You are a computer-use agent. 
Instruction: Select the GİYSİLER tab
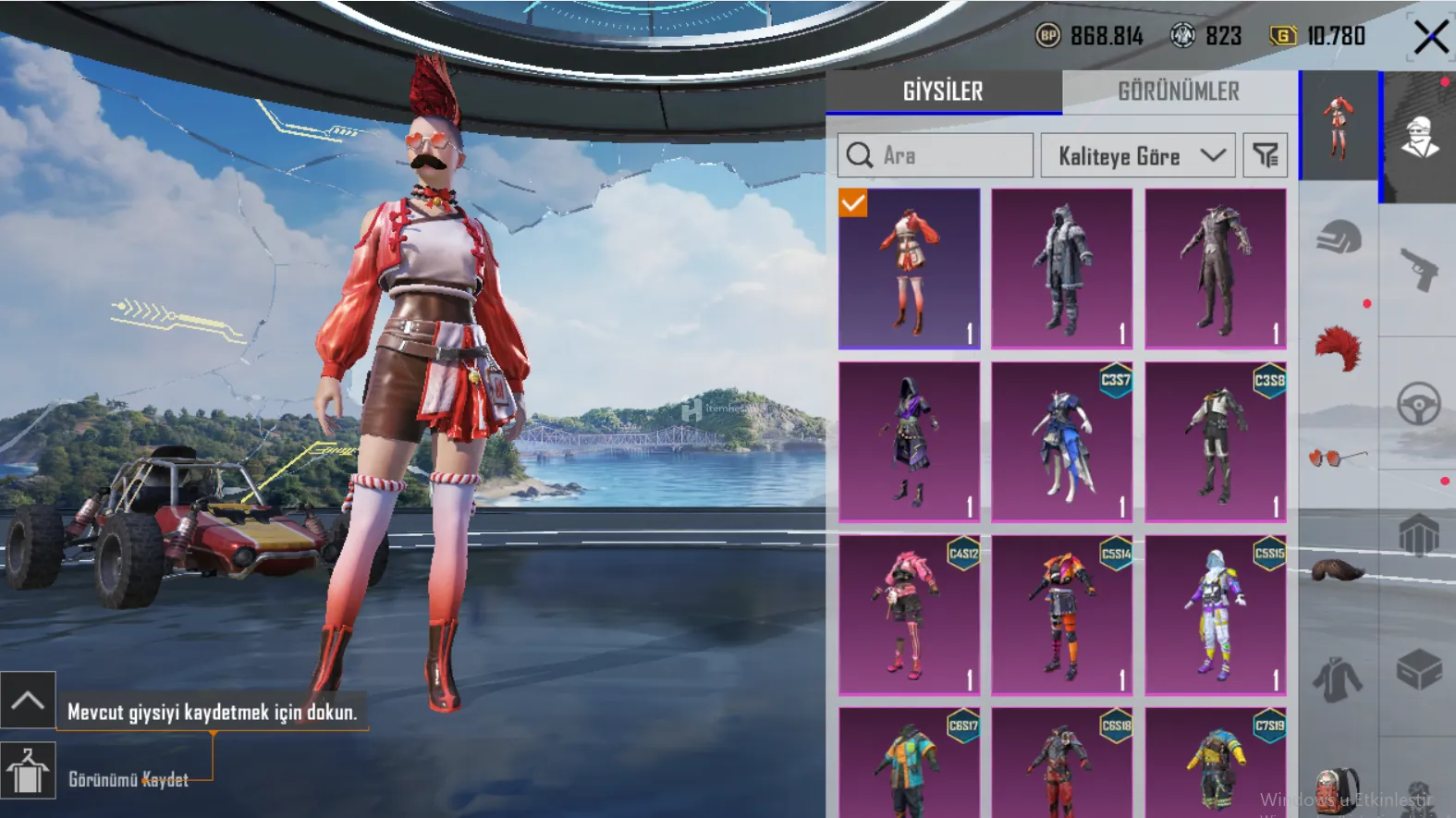[x=943, y=92]
